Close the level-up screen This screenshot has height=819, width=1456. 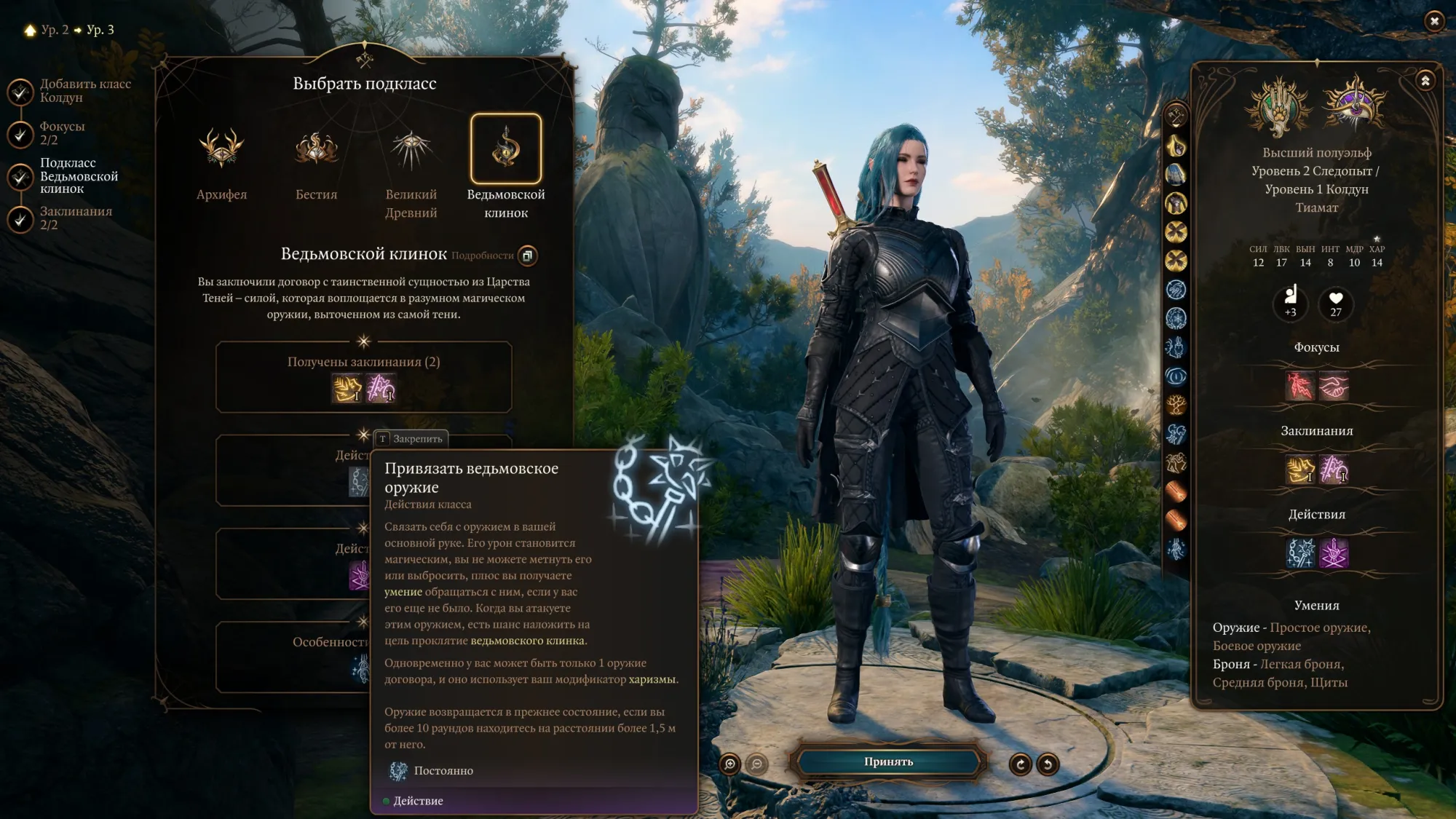(1434, 21)
